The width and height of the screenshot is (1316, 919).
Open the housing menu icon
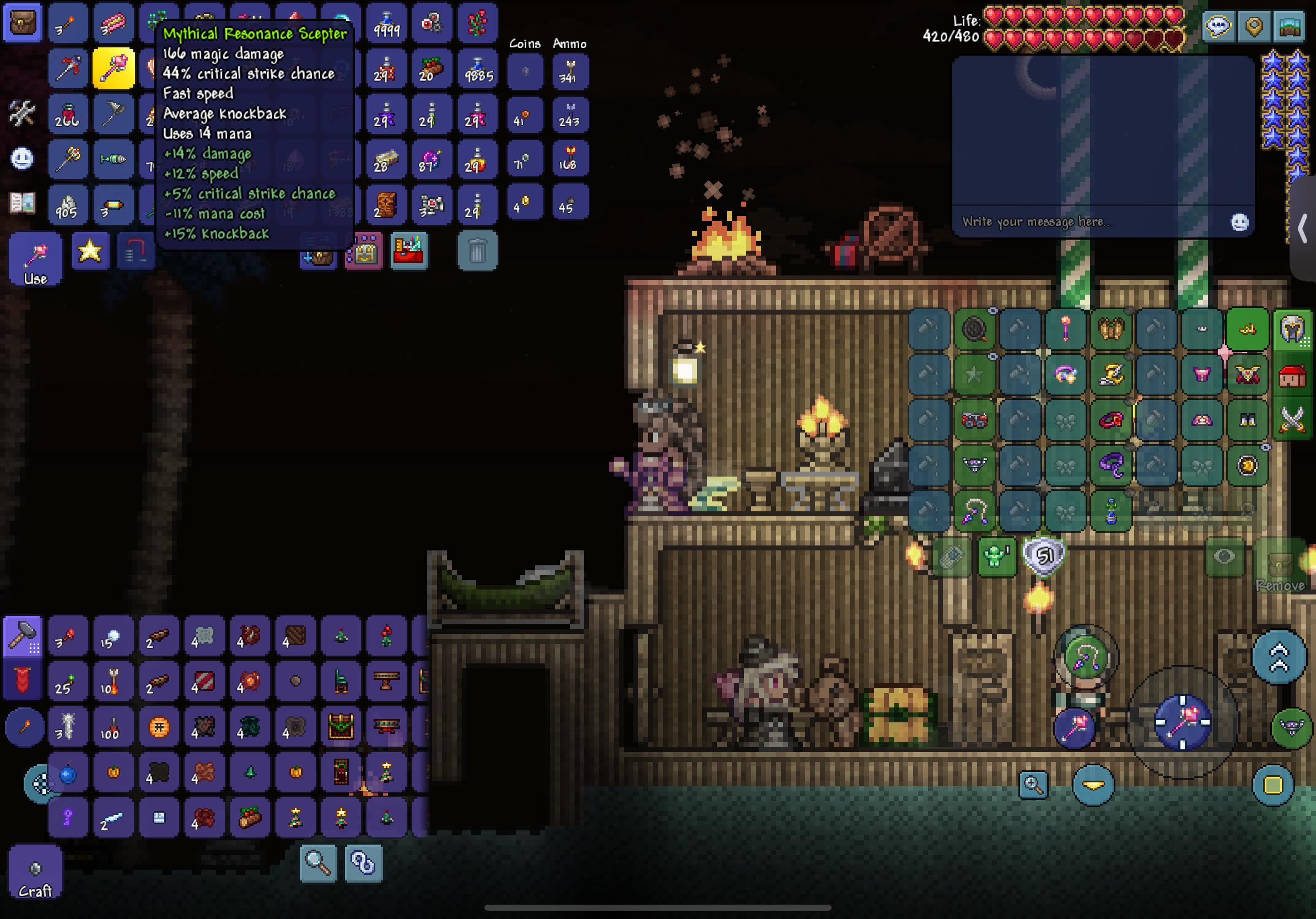[x=1292, y=375]
